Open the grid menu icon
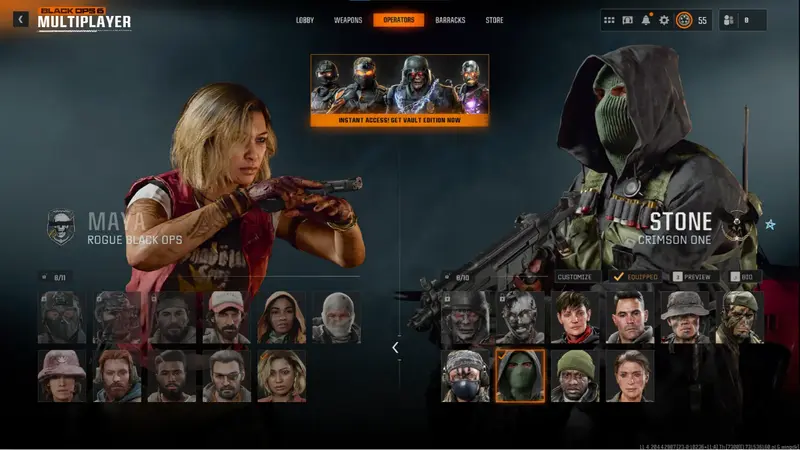 pos(609,20)
